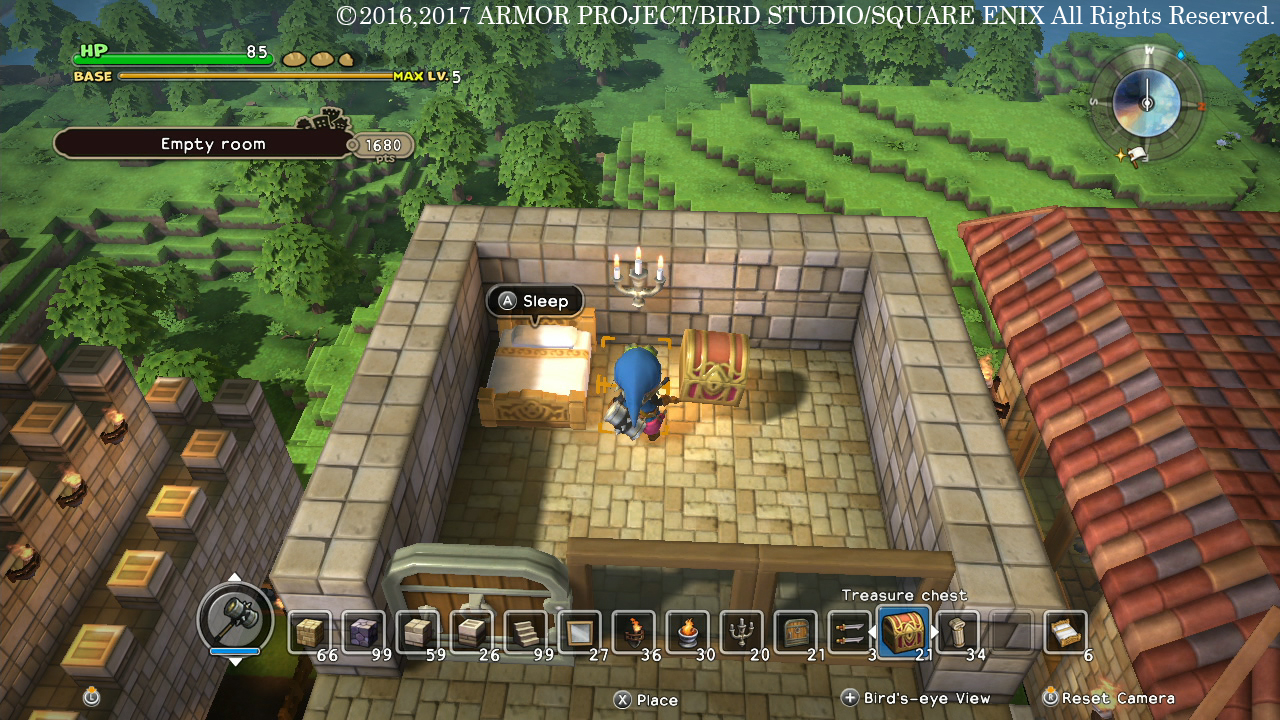1280x720 pixels.
Task: Select the highlighted Treasure chest slot
Action: [x=904, y=632]
